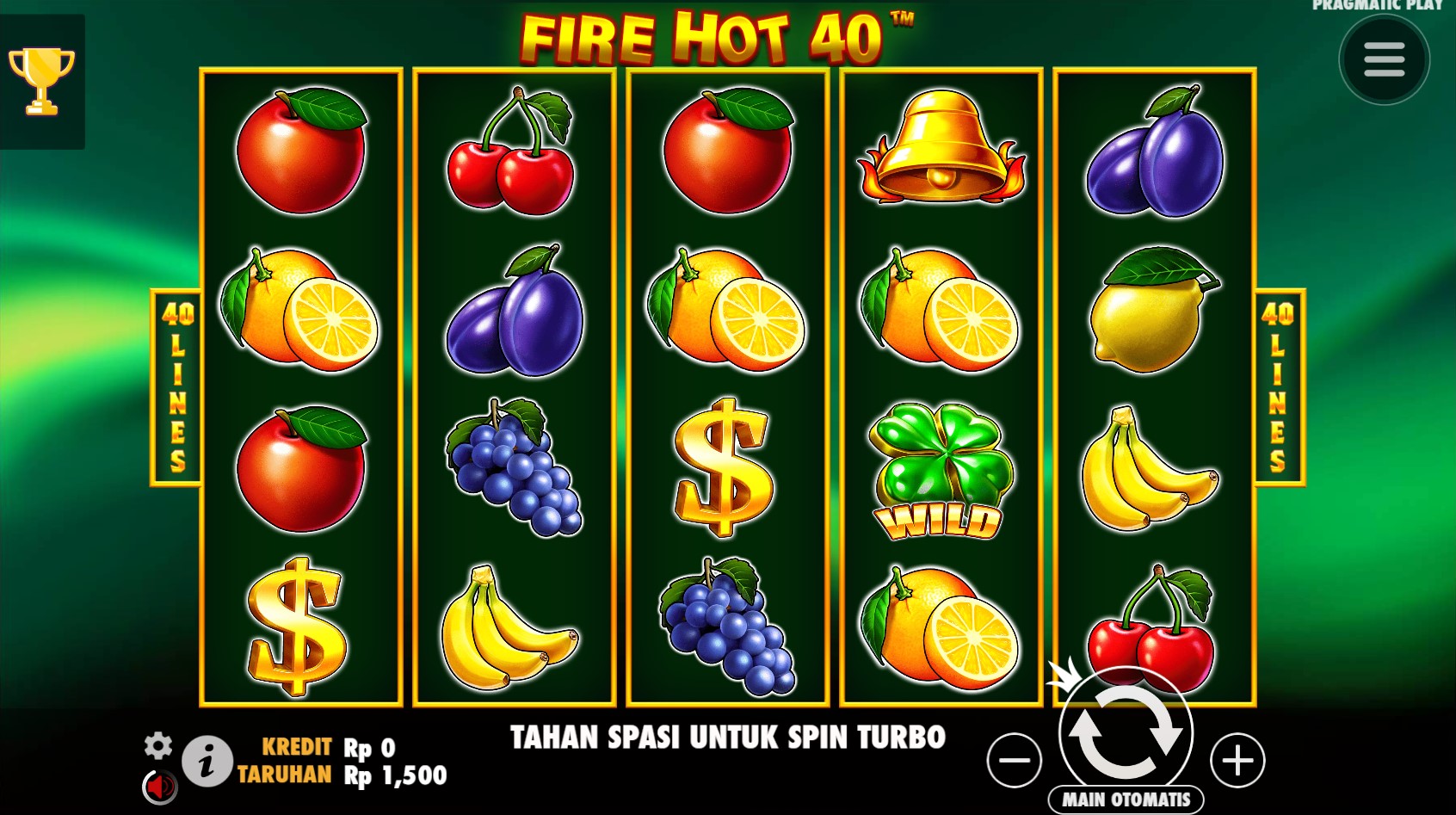Image resolution: width=1456 pixels, height=815 pixels.
Task: Open the gear settings icon
Action: [x=158, y=745]
